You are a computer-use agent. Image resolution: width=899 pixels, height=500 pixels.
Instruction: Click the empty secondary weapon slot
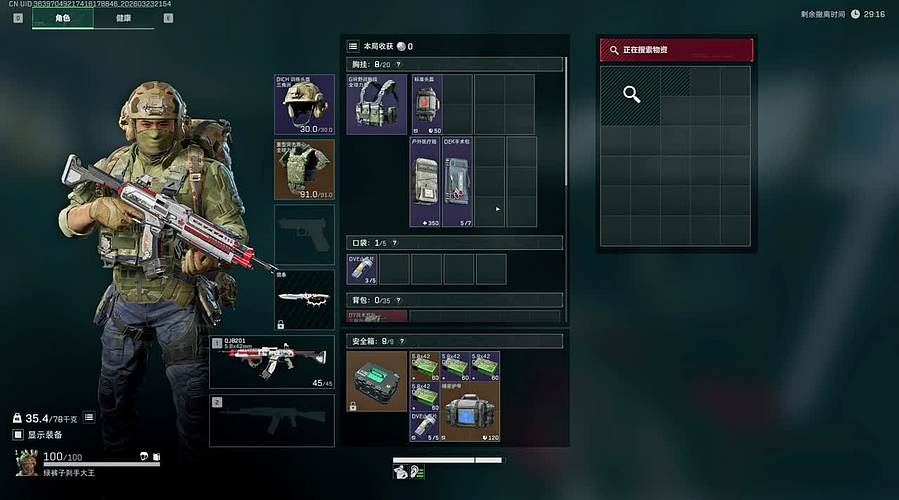pos(272,421)
